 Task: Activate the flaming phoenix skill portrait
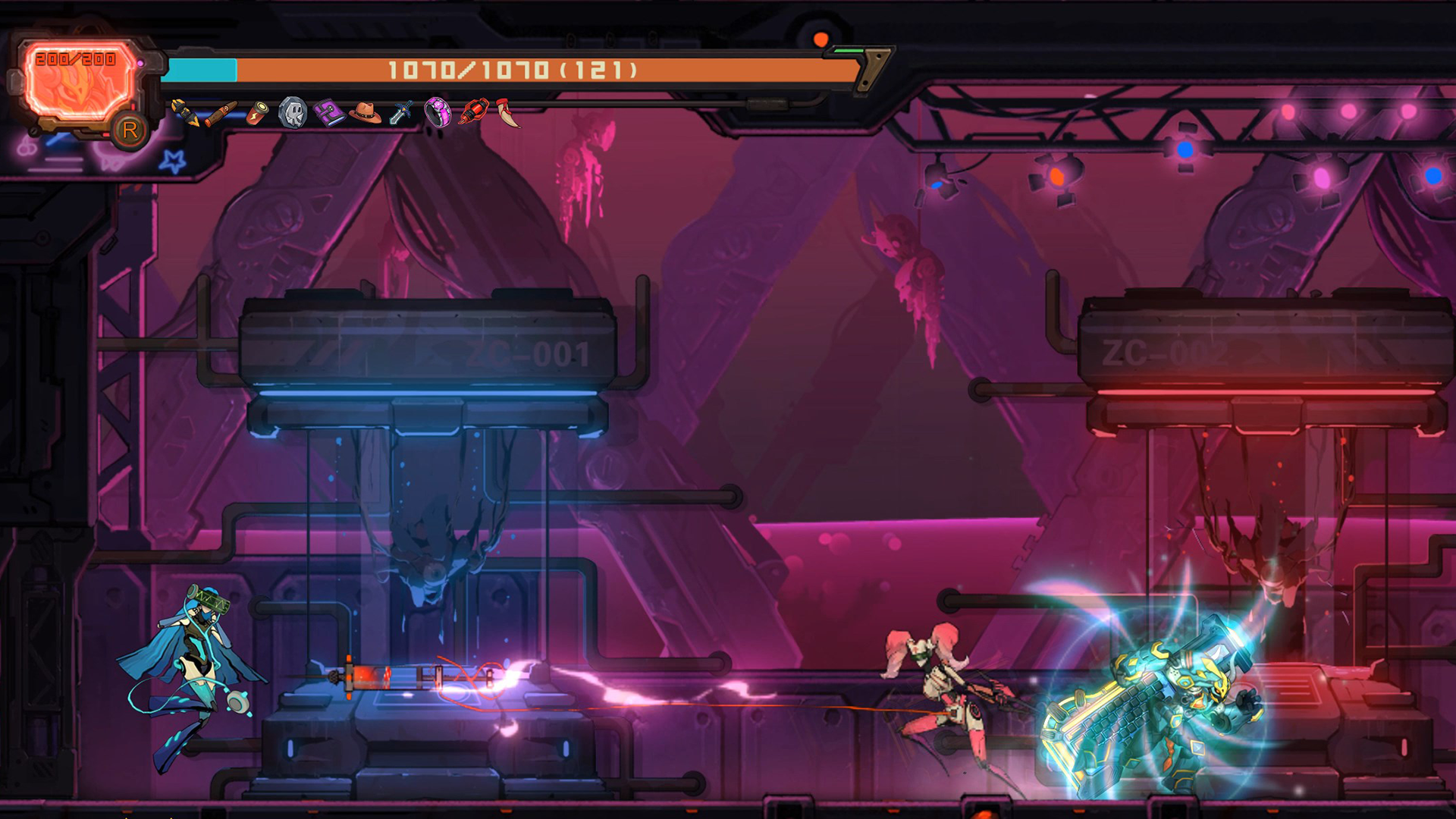[x=77, y=80]
